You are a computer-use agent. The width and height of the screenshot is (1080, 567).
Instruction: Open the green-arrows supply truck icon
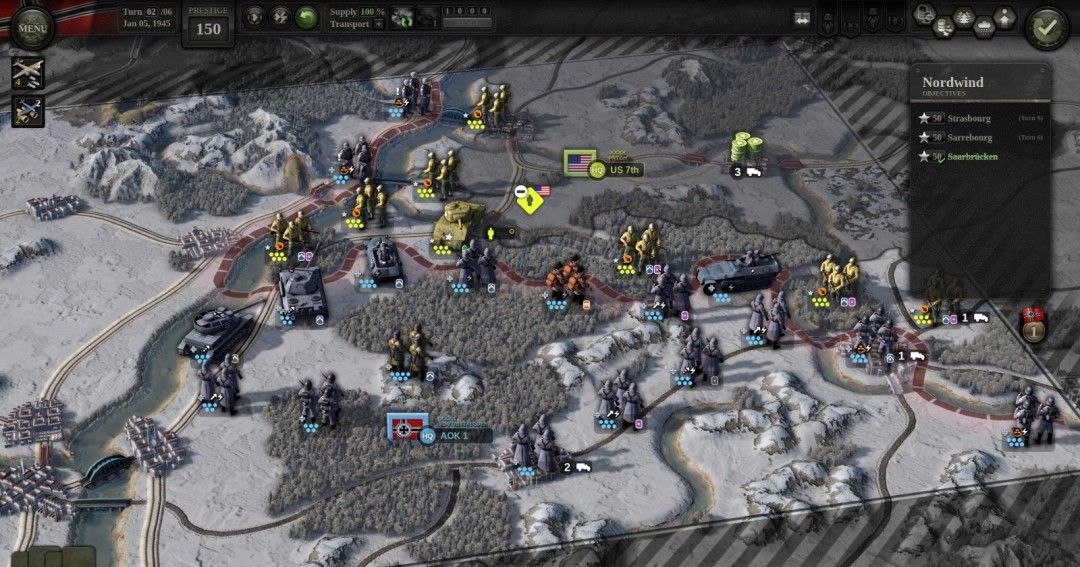(x=404, y=16)
